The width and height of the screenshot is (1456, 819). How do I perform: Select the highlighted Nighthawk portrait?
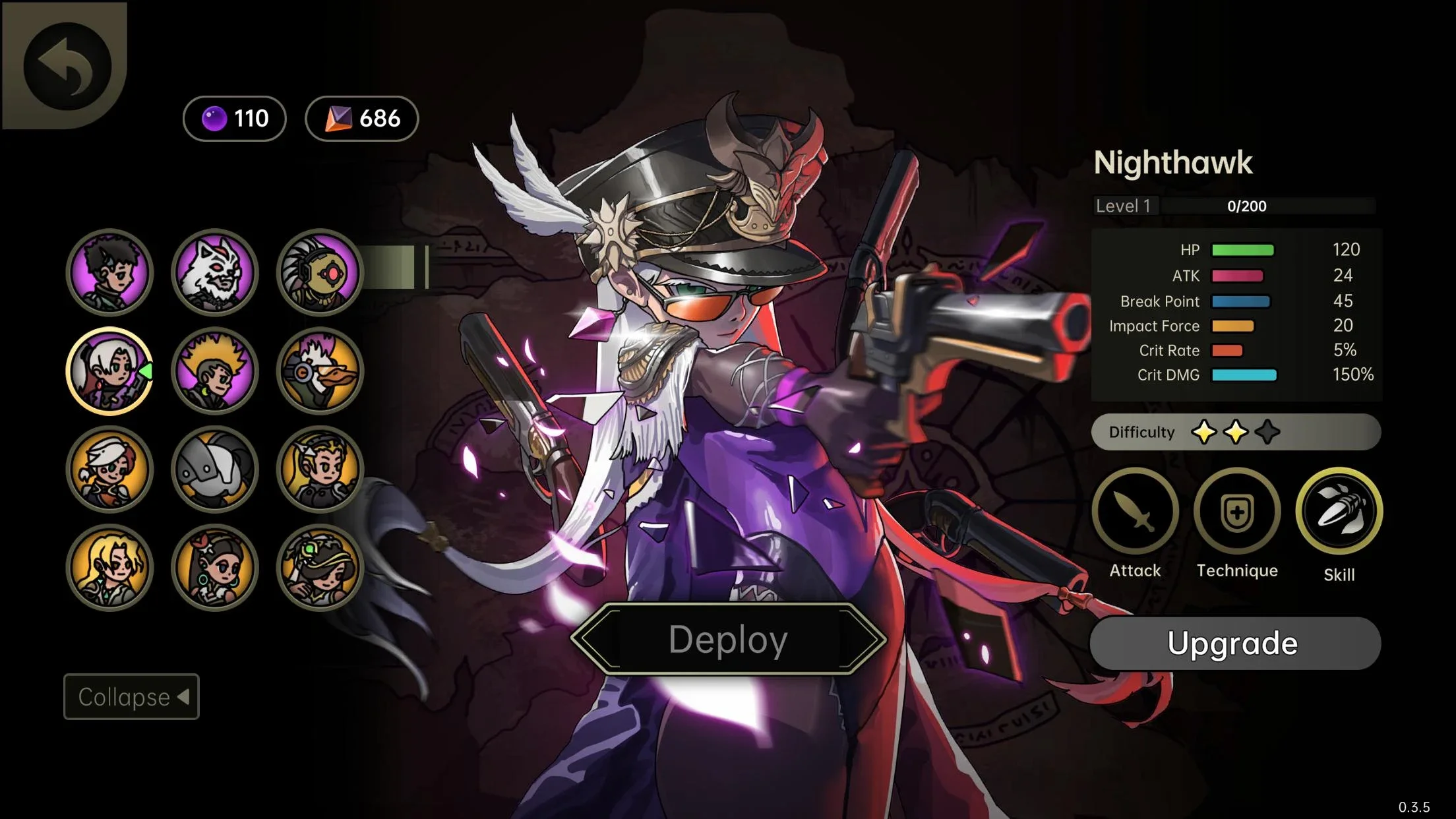click(109, 371)
